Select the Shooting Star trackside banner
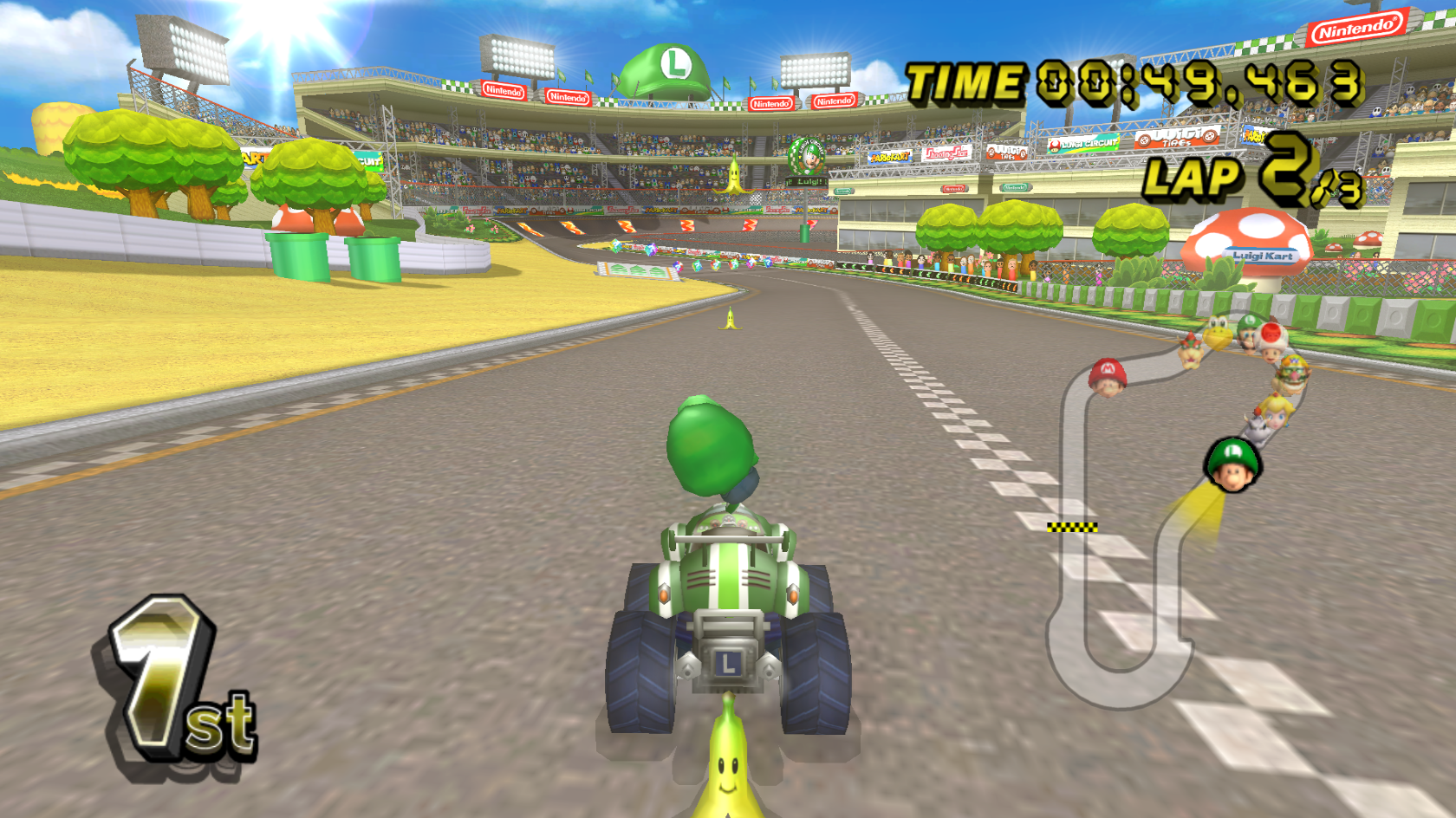 pyautogui.click(x=946, y=153)
